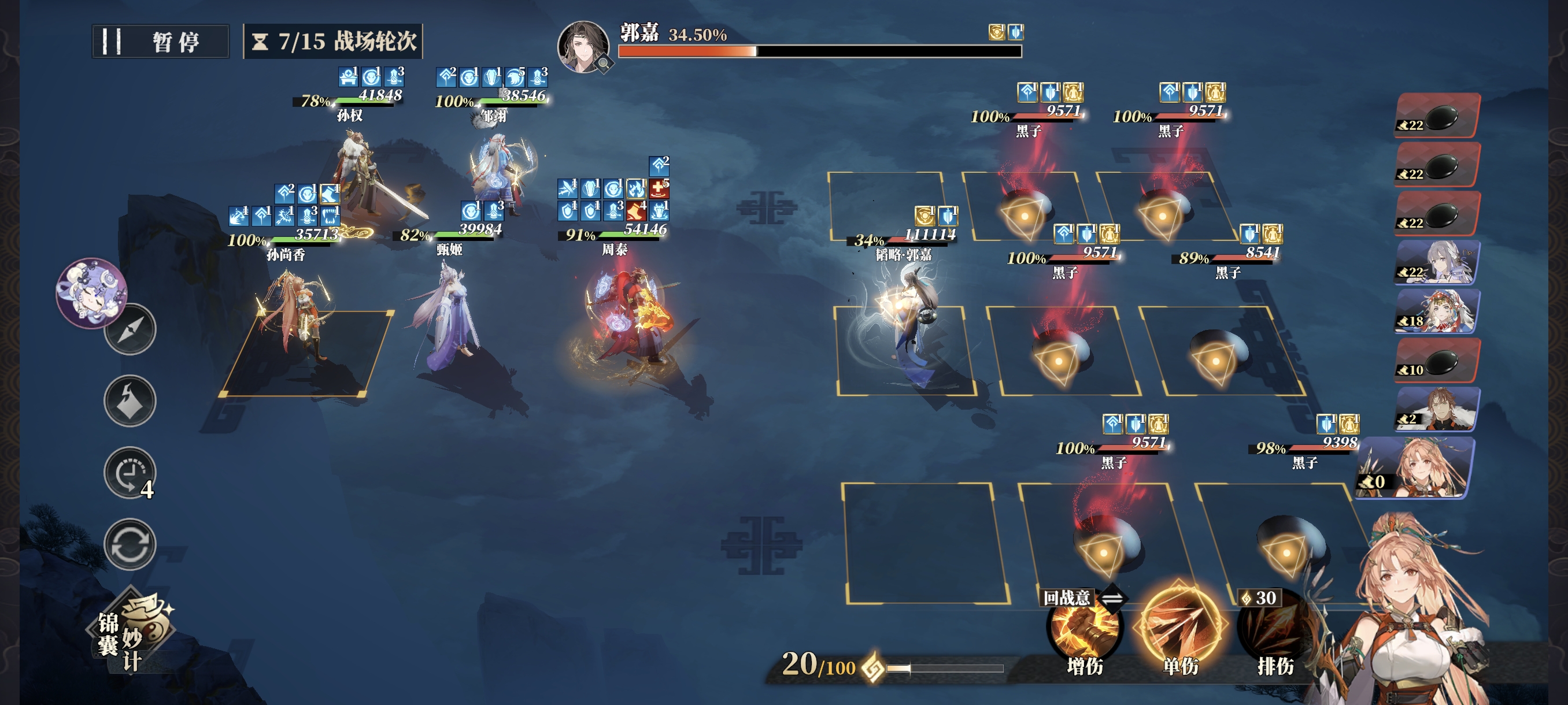Pause the battle with 暂停 button
The width and height of the screenshot is (1568, 705).
(160, 42)
